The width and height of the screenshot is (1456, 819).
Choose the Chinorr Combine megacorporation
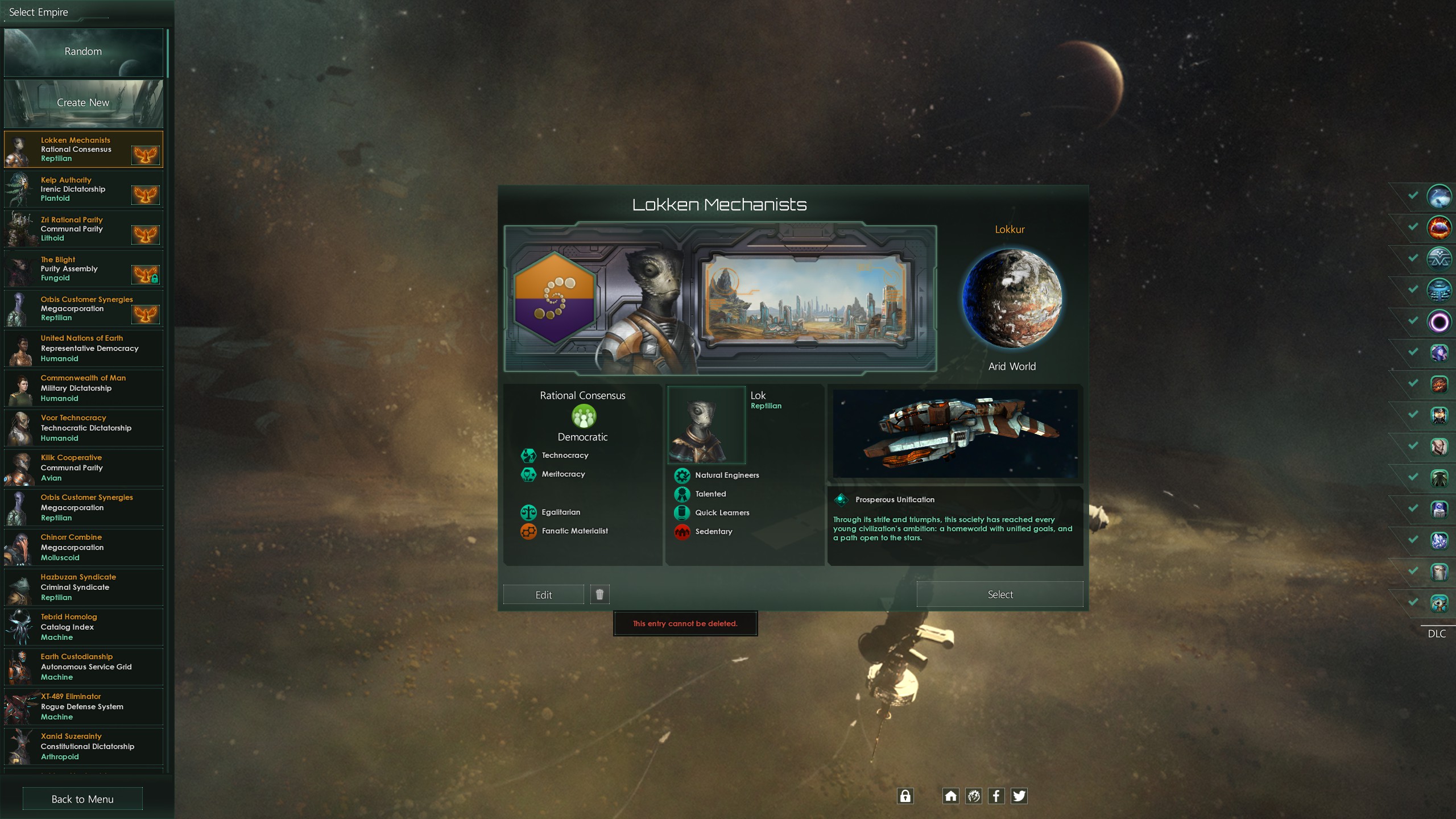tap(83, 548)
